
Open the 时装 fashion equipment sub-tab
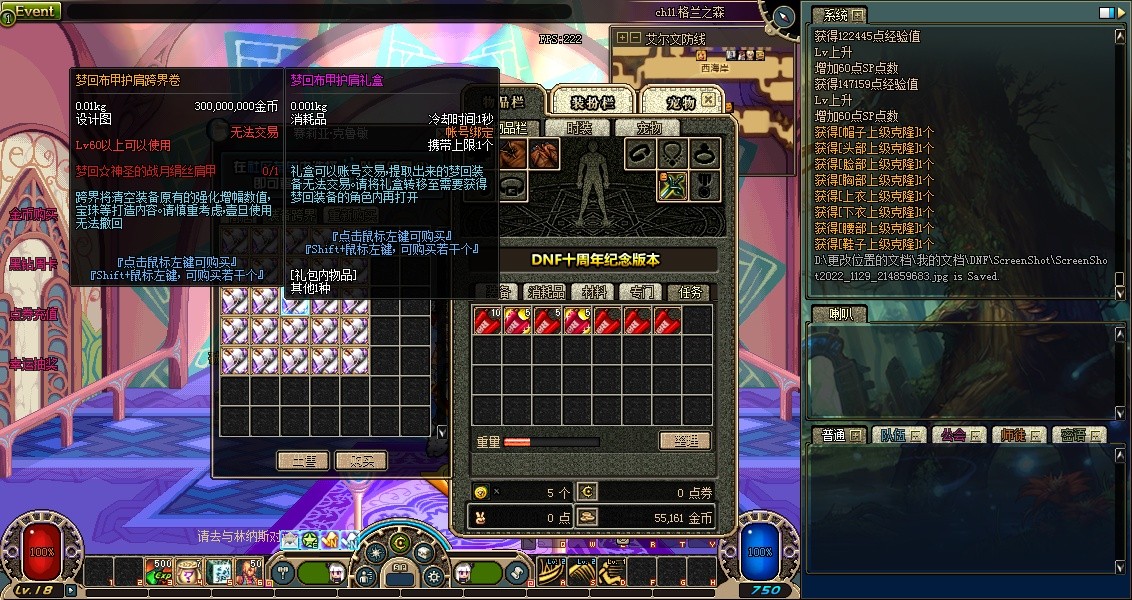[x=579, y=128]
